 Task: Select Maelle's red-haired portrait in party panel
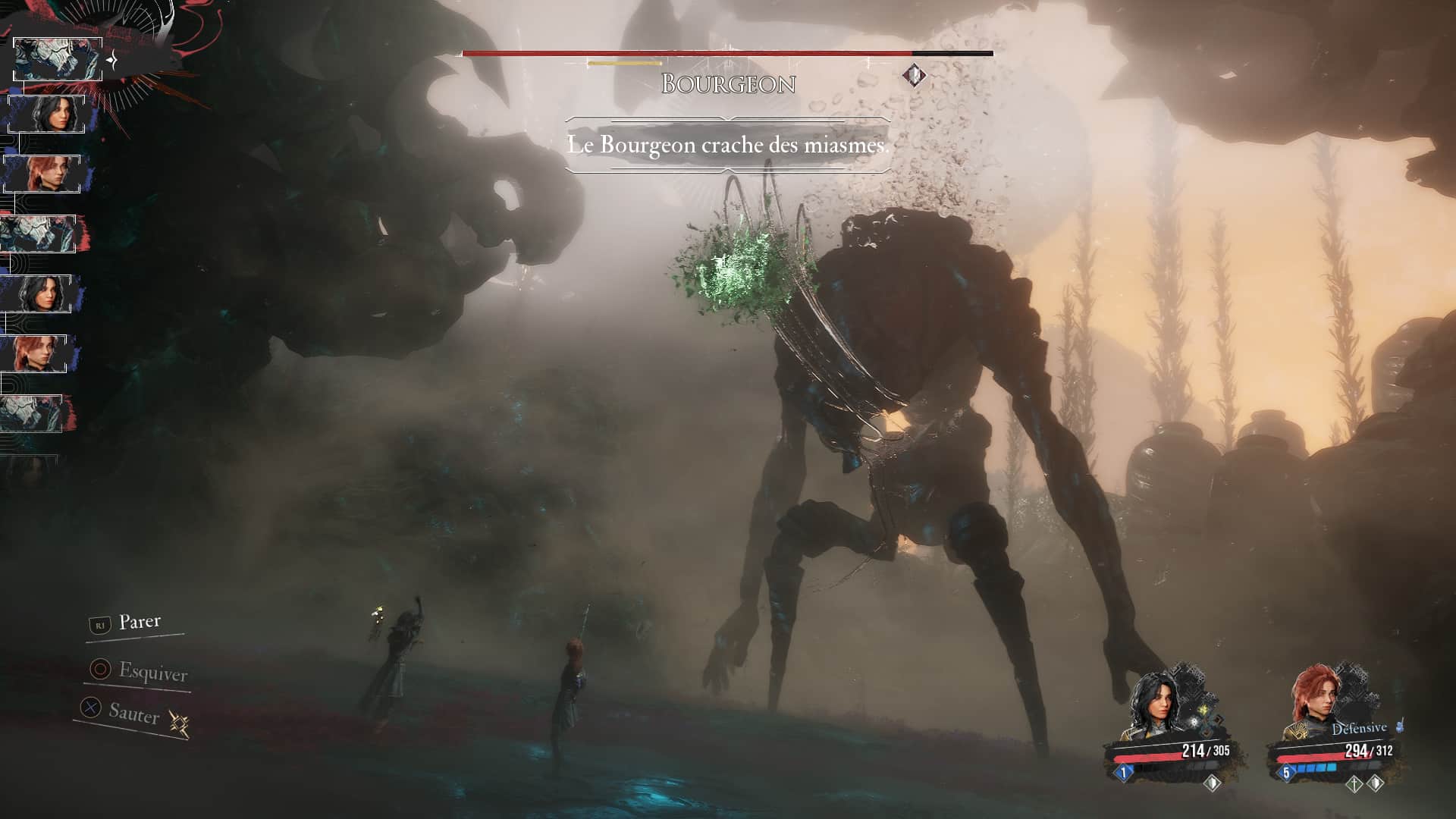(x=1315, y=703)
